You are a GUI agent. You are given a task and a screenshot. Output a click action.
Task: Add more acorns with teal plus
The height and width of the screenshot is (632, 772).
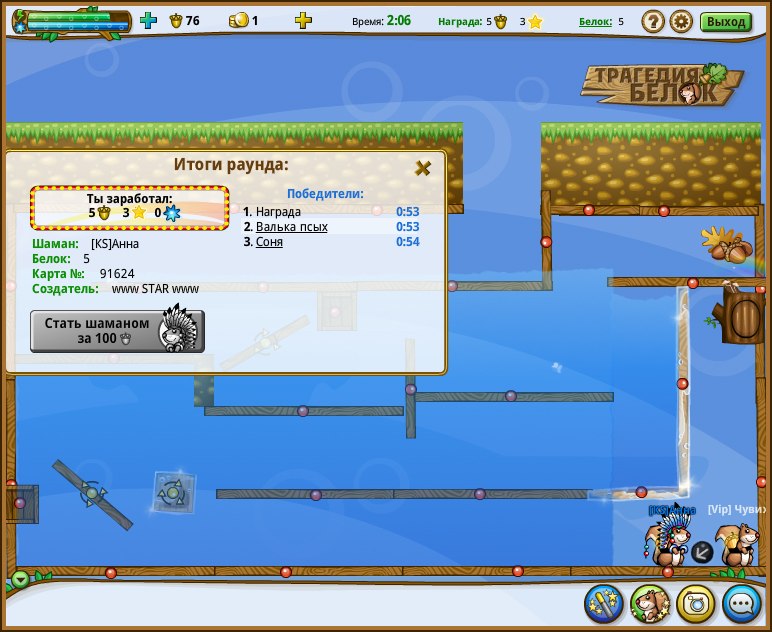(x=148, y=20)
